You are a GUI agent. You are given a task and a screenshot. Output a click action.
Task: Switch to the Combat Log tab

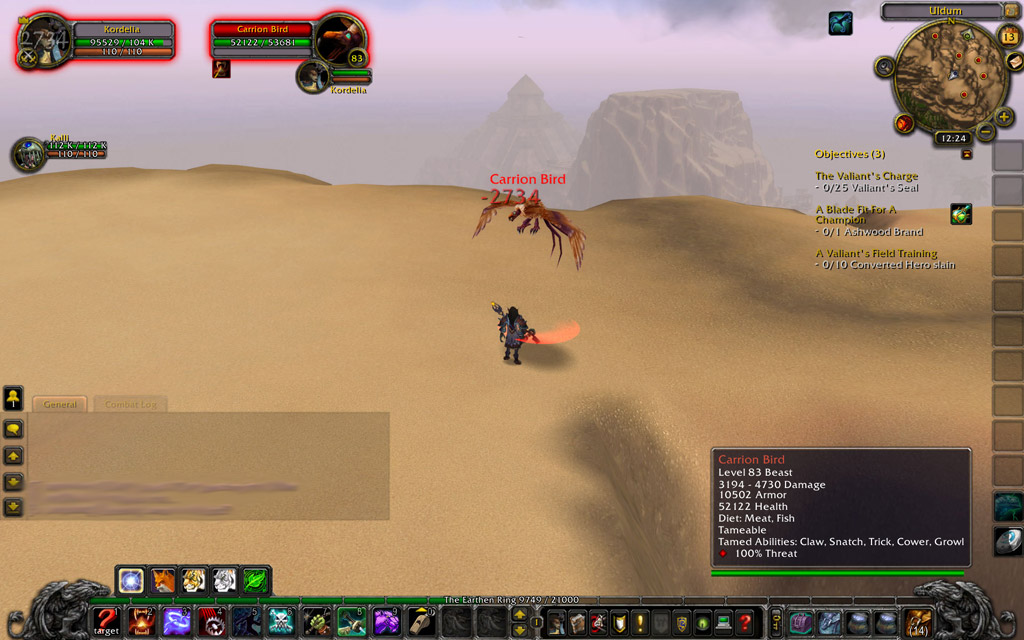tap(130, 404)
